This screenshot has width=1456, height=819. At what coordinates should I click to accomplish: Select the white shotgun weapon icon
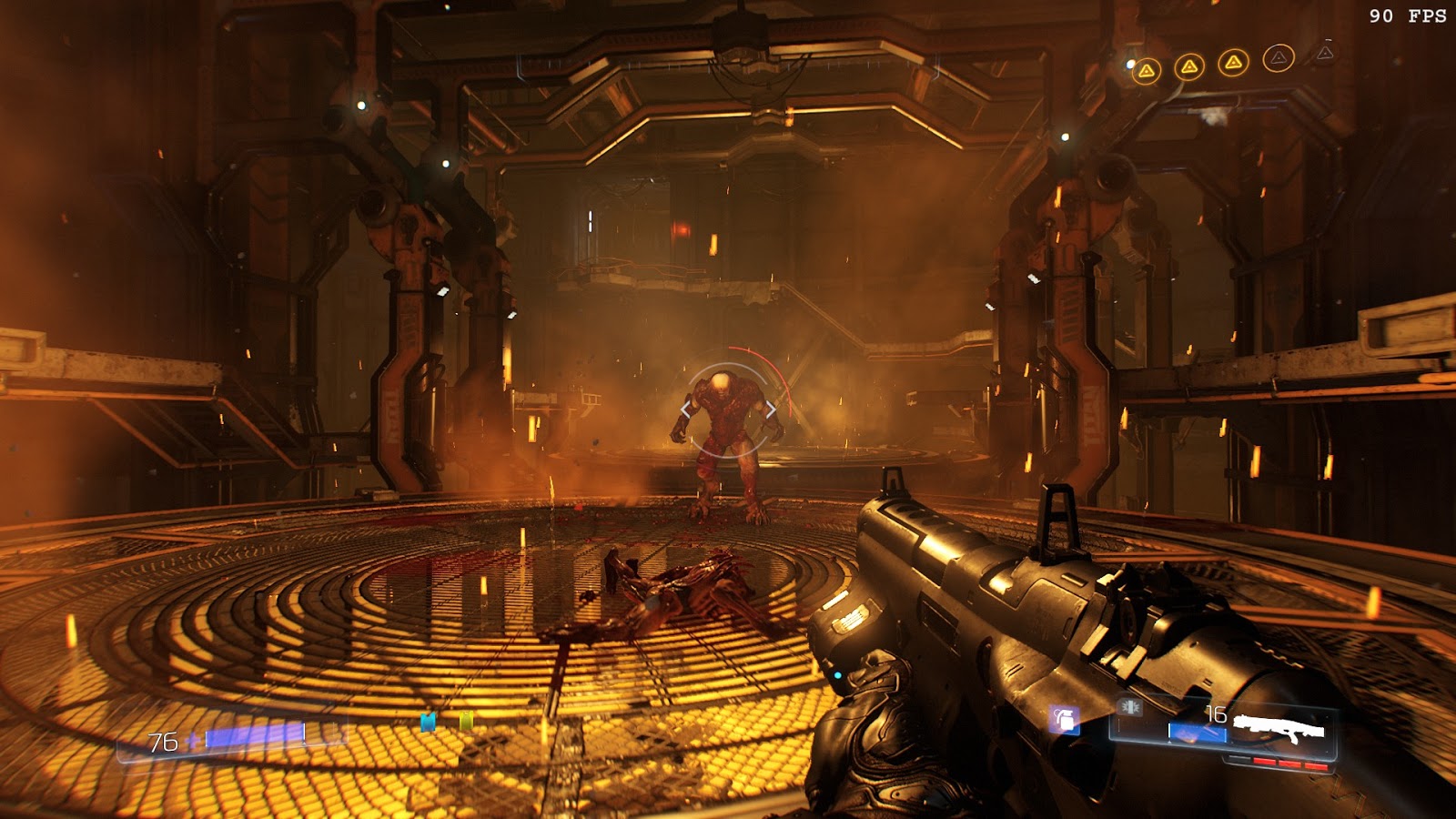[1279, 728]
